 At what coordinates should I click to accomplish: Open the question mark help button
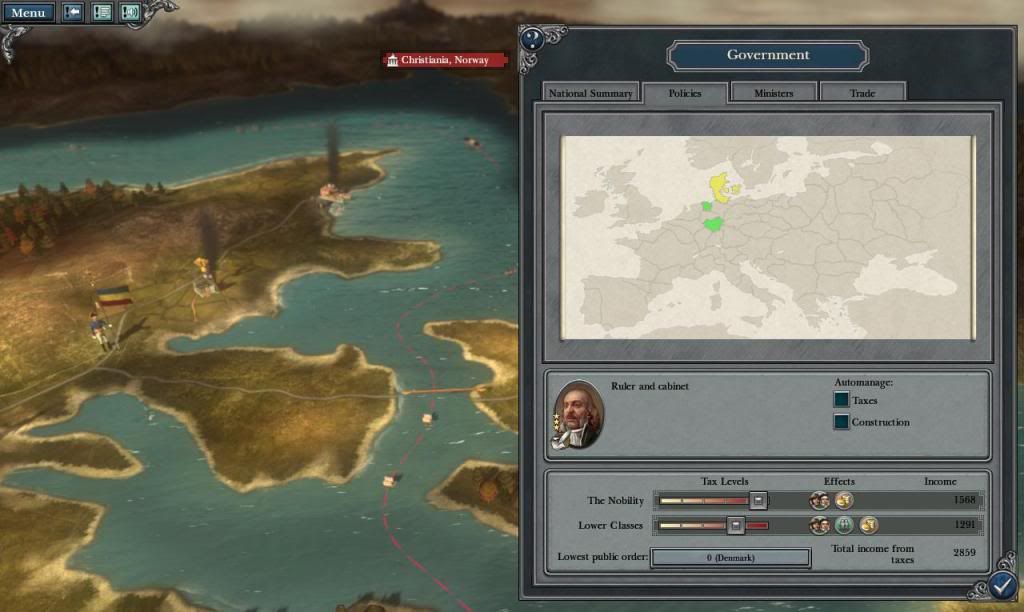tap(533, 40)
